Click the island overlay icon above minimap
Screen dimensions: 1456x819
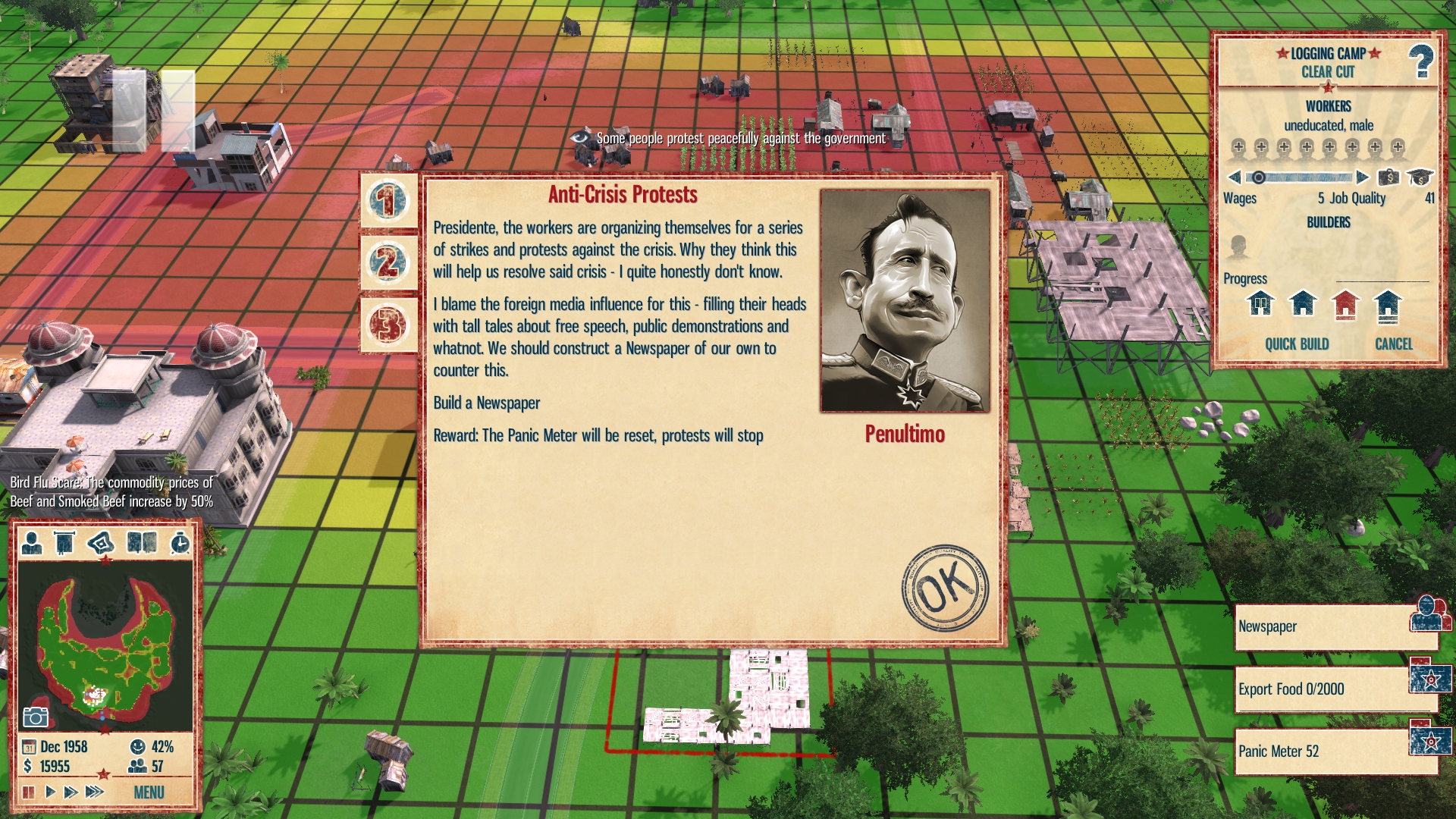coord(100,543)
